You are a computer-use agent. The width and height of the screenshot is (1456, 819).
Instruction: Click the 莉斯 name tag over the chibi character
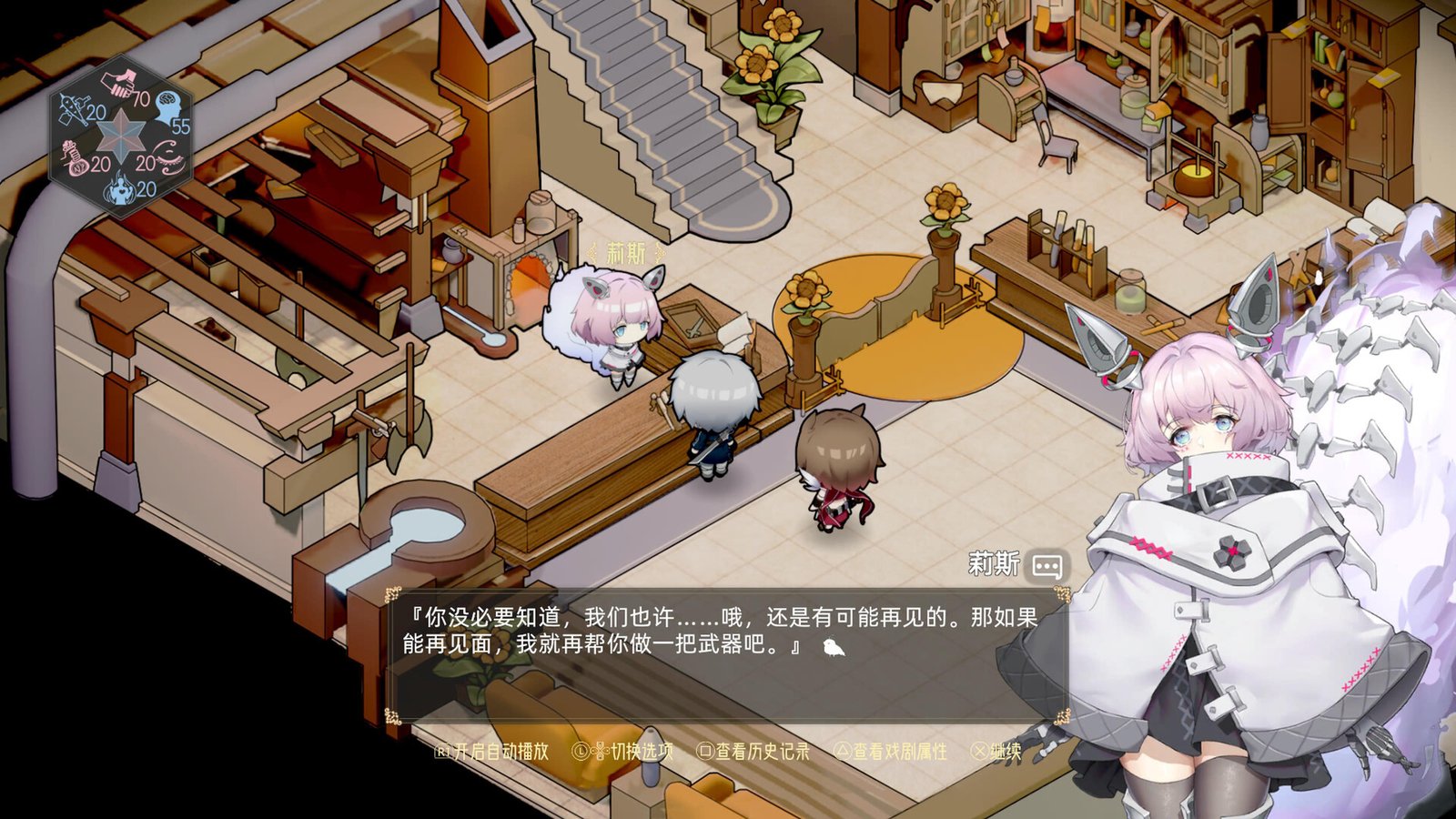tap(626, 254)
